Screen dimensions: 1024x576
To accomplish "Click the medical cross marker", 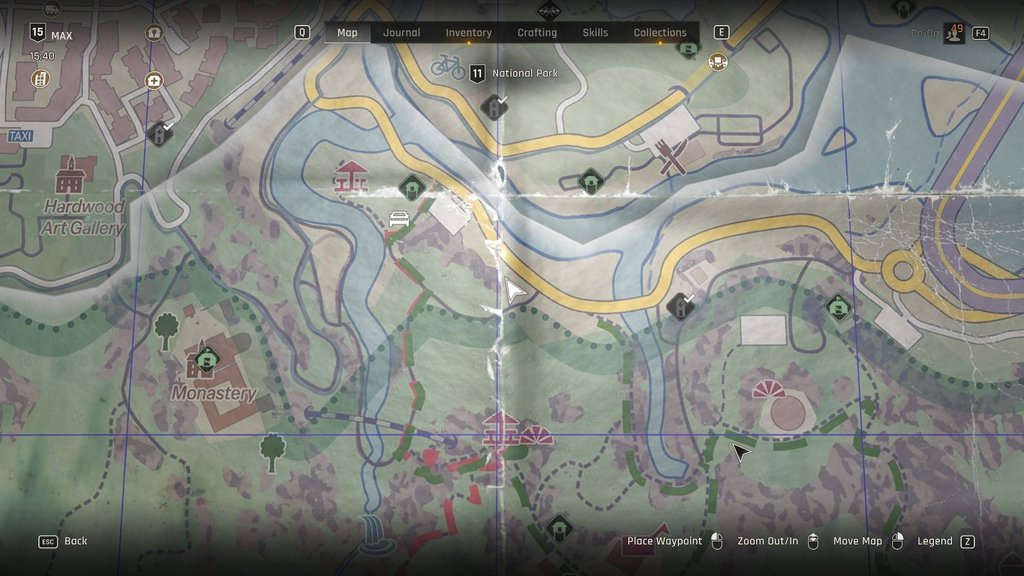I will tap(153, 80).
